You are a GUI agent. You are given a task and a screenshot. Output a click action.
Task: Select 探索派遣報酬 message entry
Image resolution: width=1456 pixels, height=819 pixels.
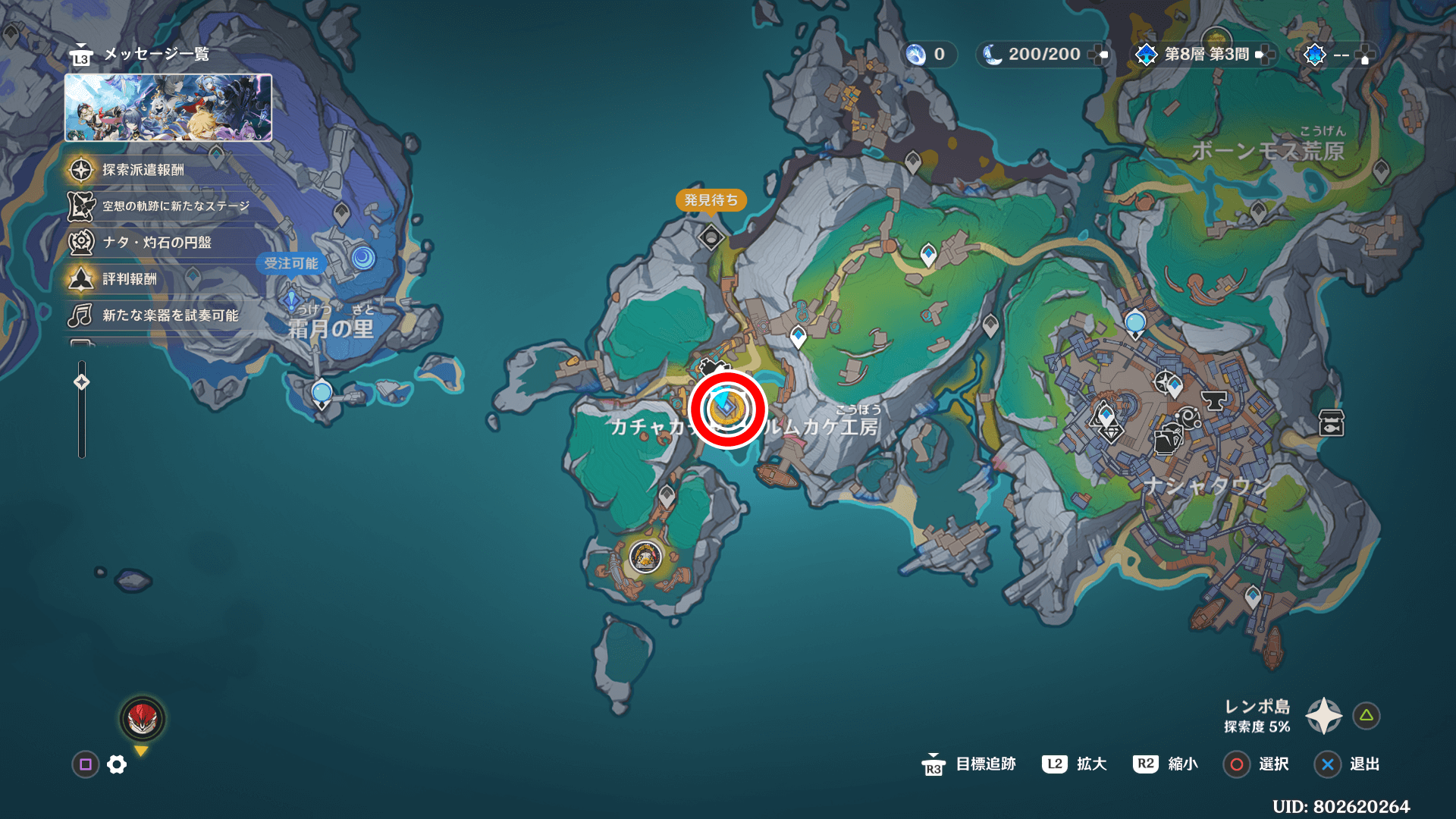(x=143, y=170)
